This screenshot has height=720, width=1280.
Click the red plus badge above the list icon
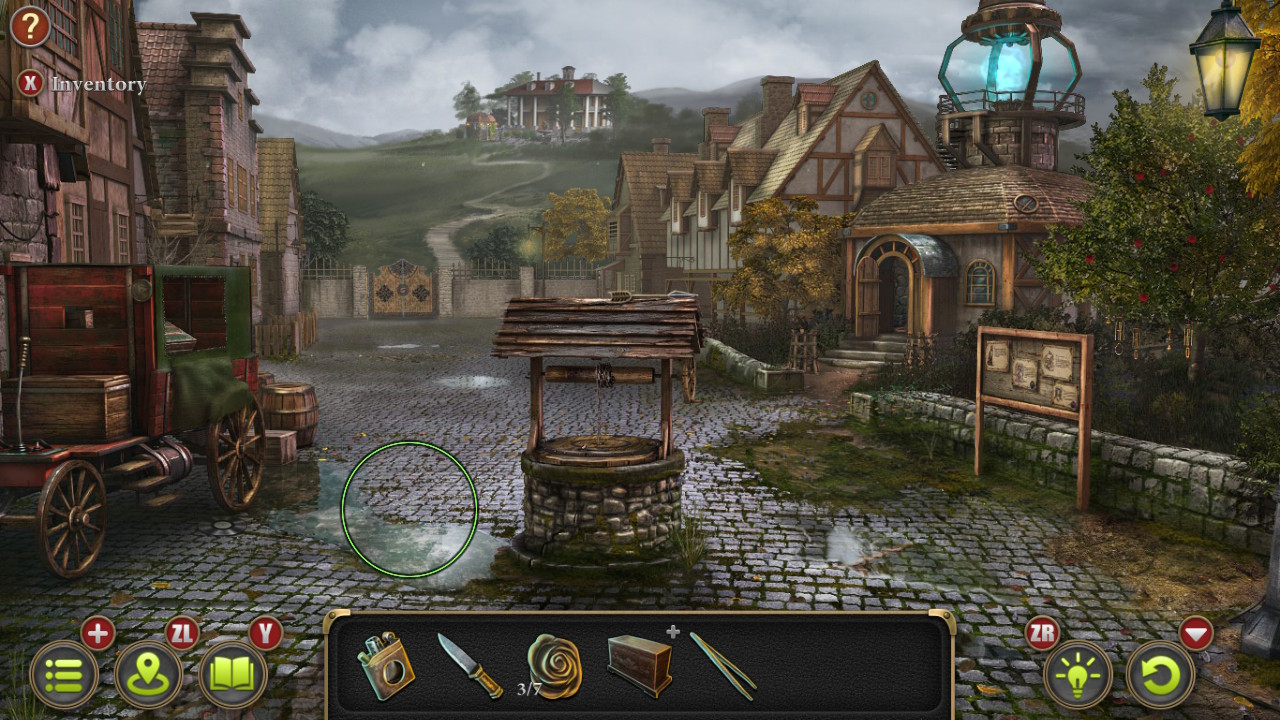[96, 633]
